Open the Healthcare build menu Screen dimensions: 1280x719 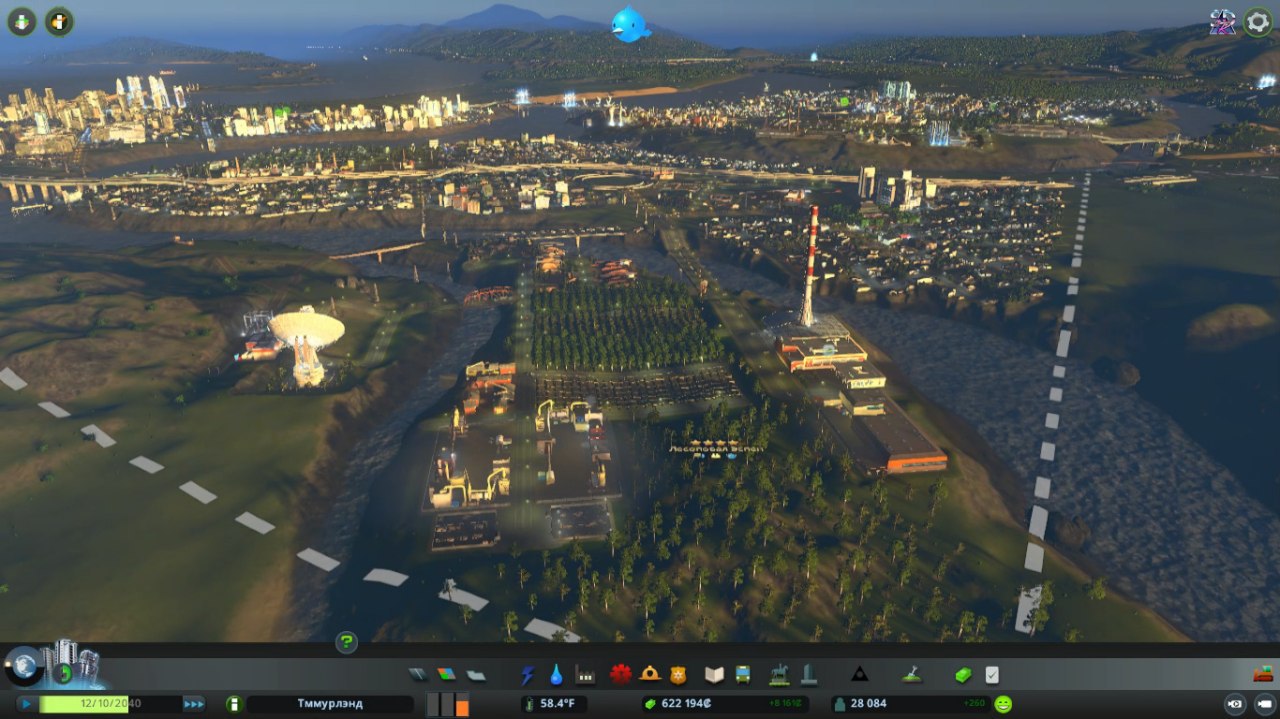621,674
